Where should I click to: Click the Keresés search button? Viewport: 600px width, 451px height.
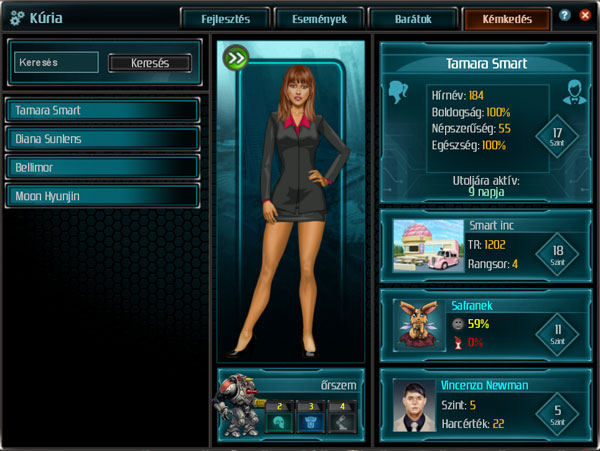pos(149,63)
